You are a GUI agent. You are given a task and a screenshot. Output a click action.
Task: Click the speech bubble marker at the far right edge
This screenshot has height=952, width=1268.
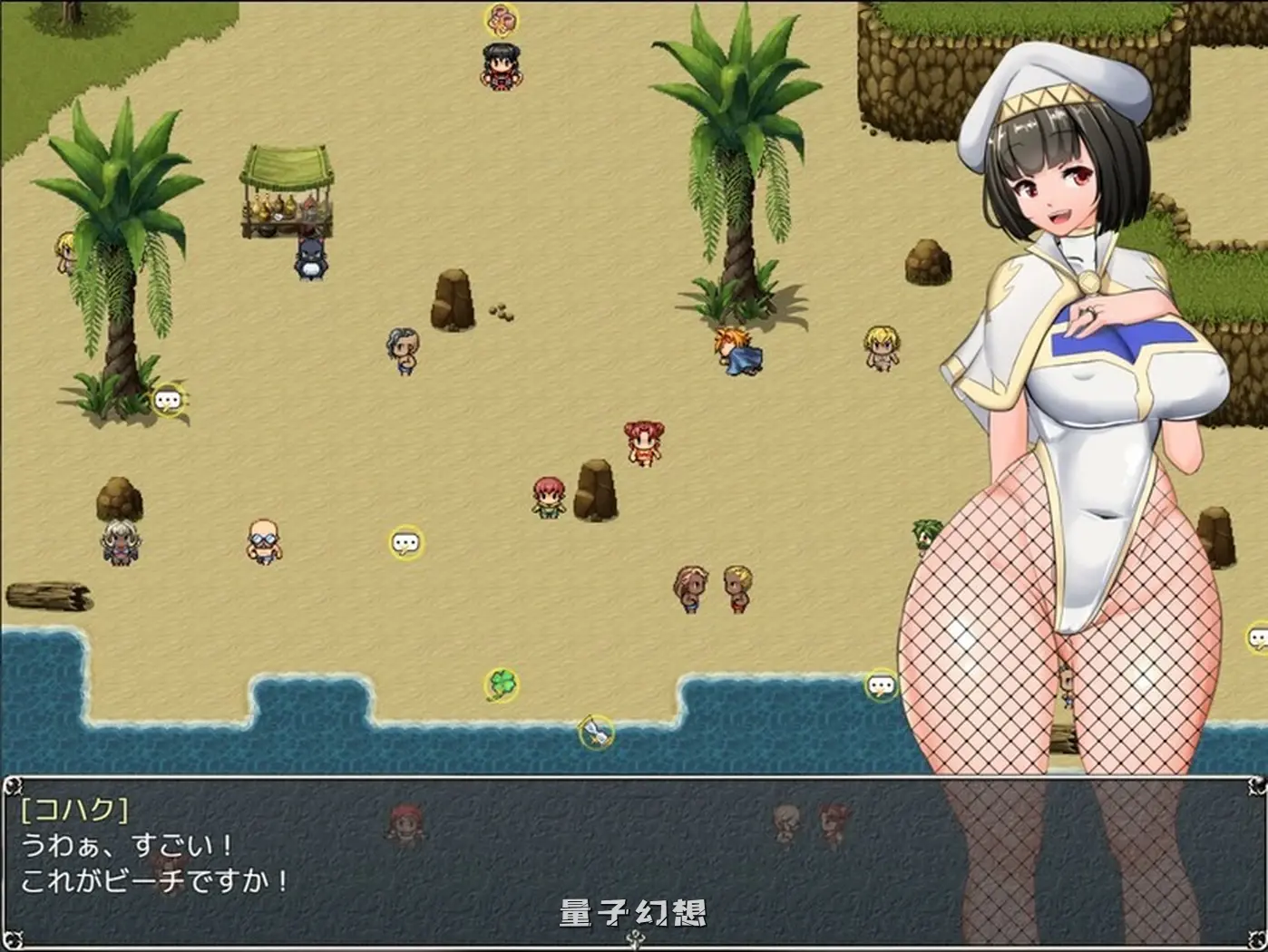point(1260,638)
